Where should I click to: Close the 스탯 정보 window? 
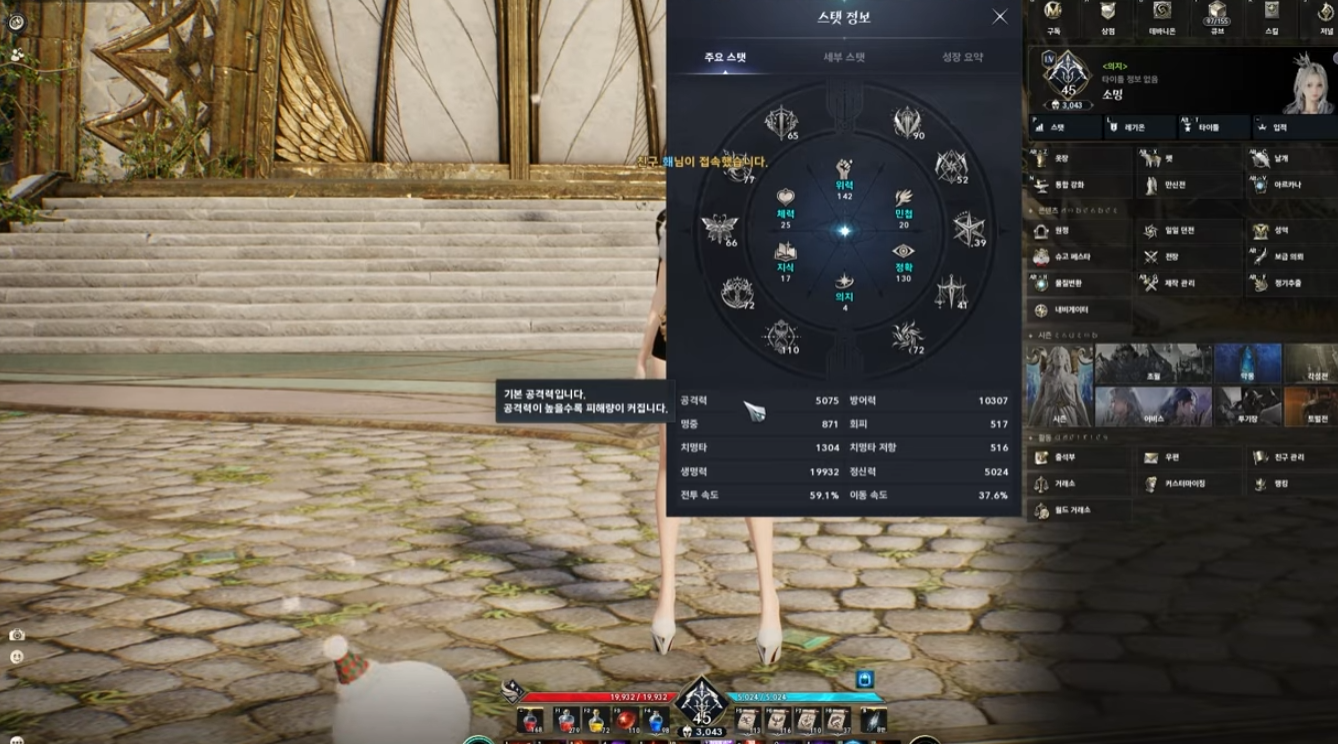[x=999, y=17]
